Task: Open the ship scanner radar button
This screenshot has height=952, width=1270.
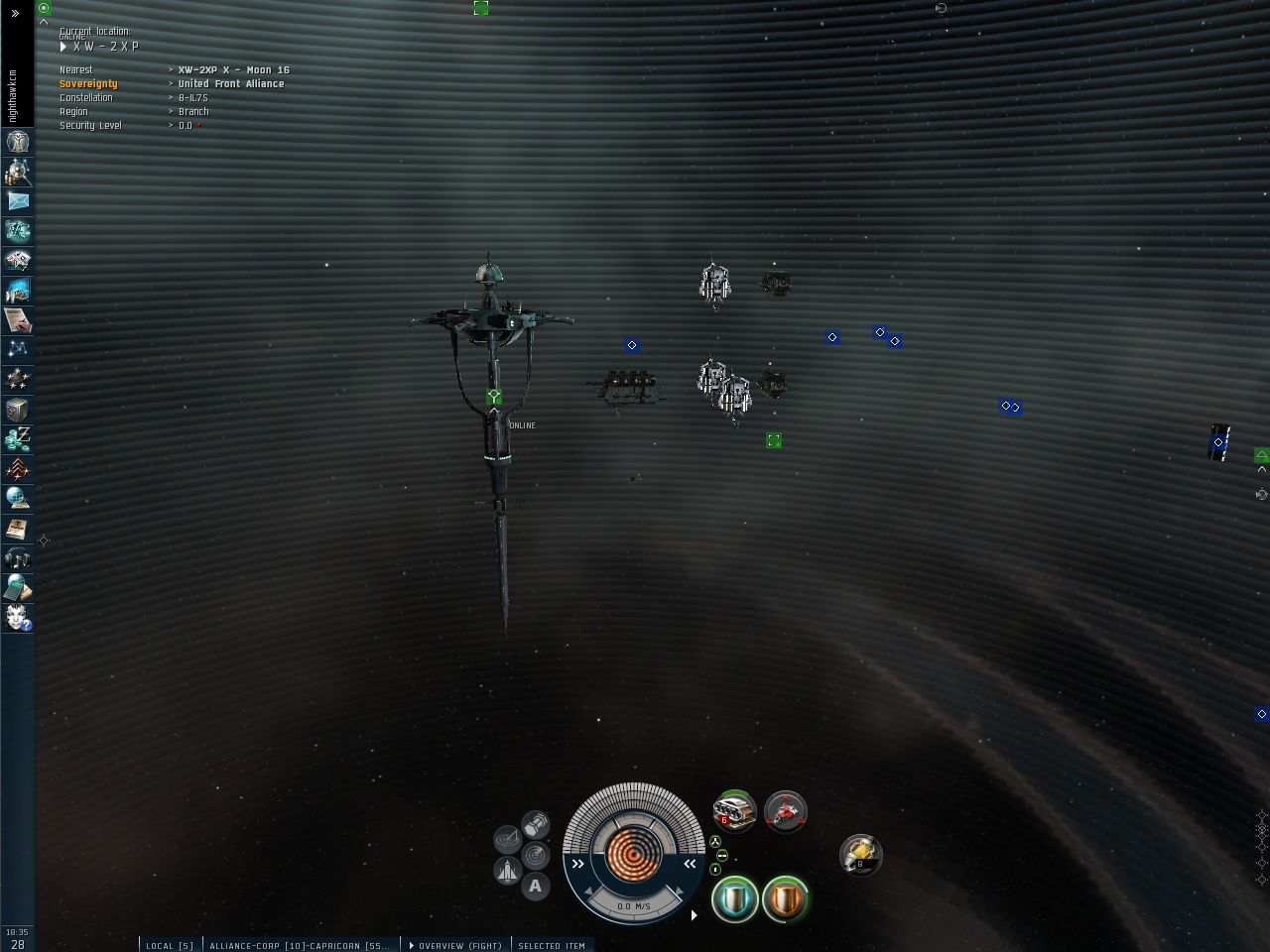Action: pyautogui.click(x=535, y=855)
